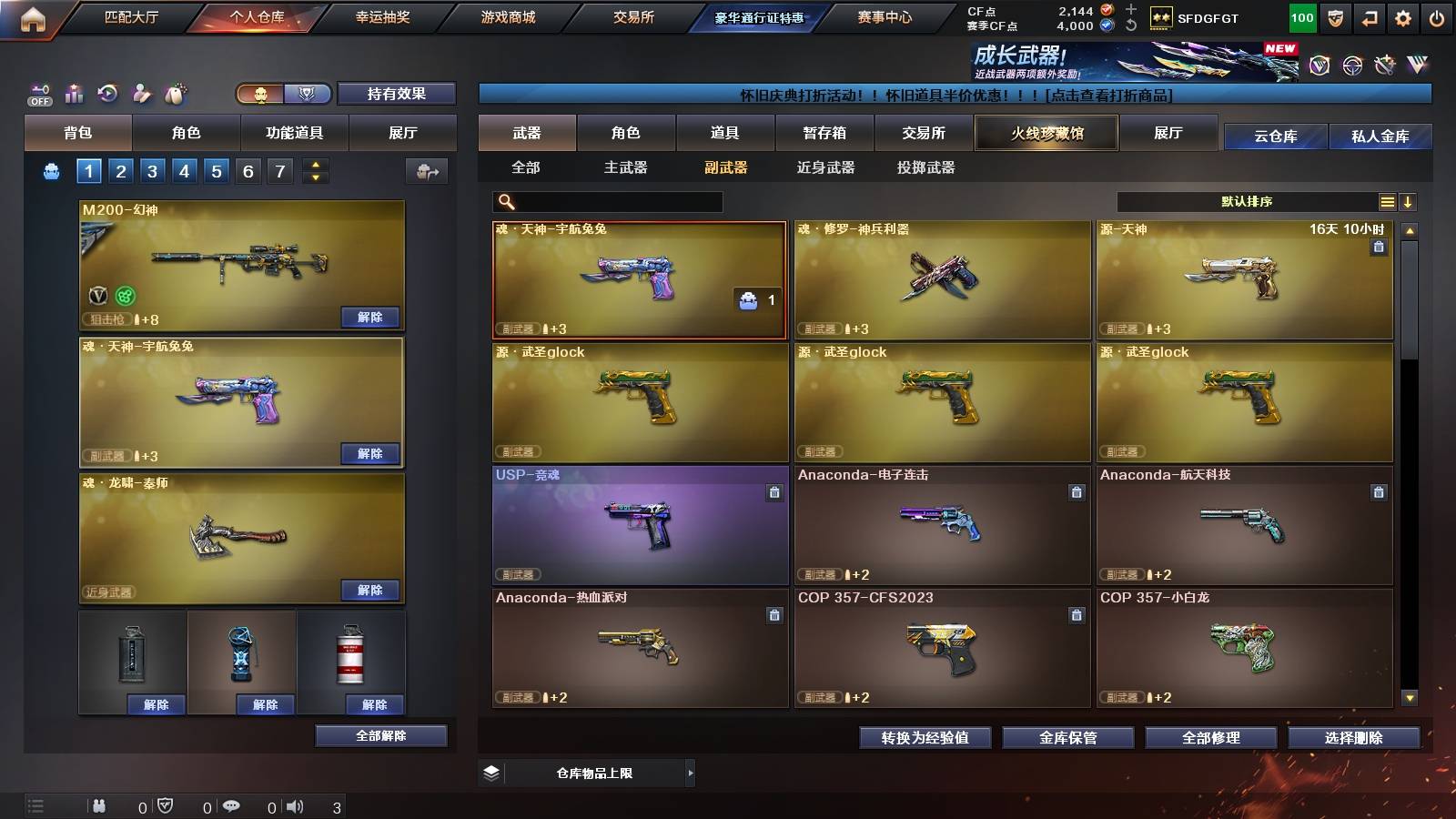Click the chat bubble icon in the status bar

pos(233,806)
